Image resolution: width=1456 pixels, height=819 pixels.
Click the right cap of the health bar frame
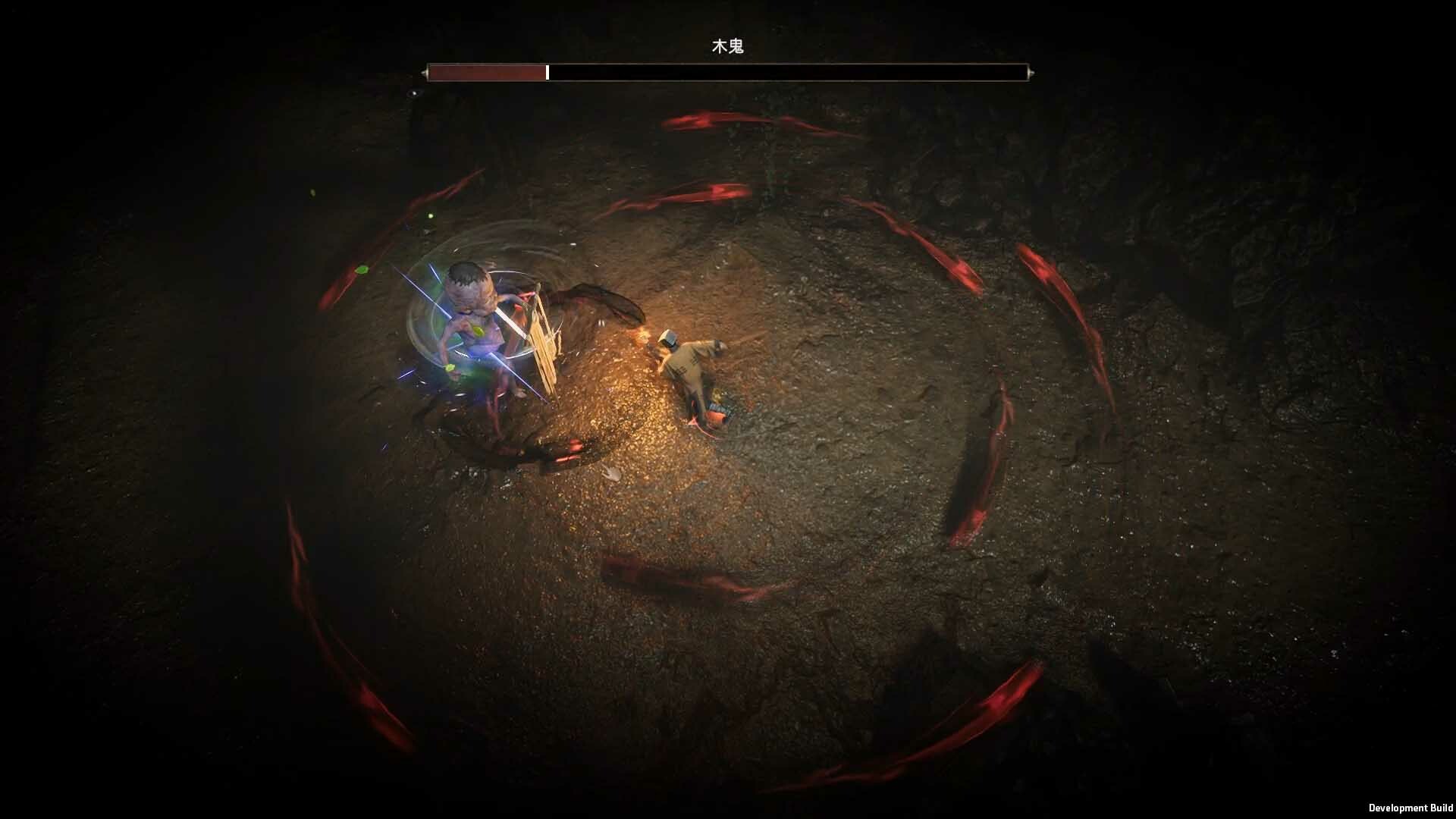(1030, 72)
